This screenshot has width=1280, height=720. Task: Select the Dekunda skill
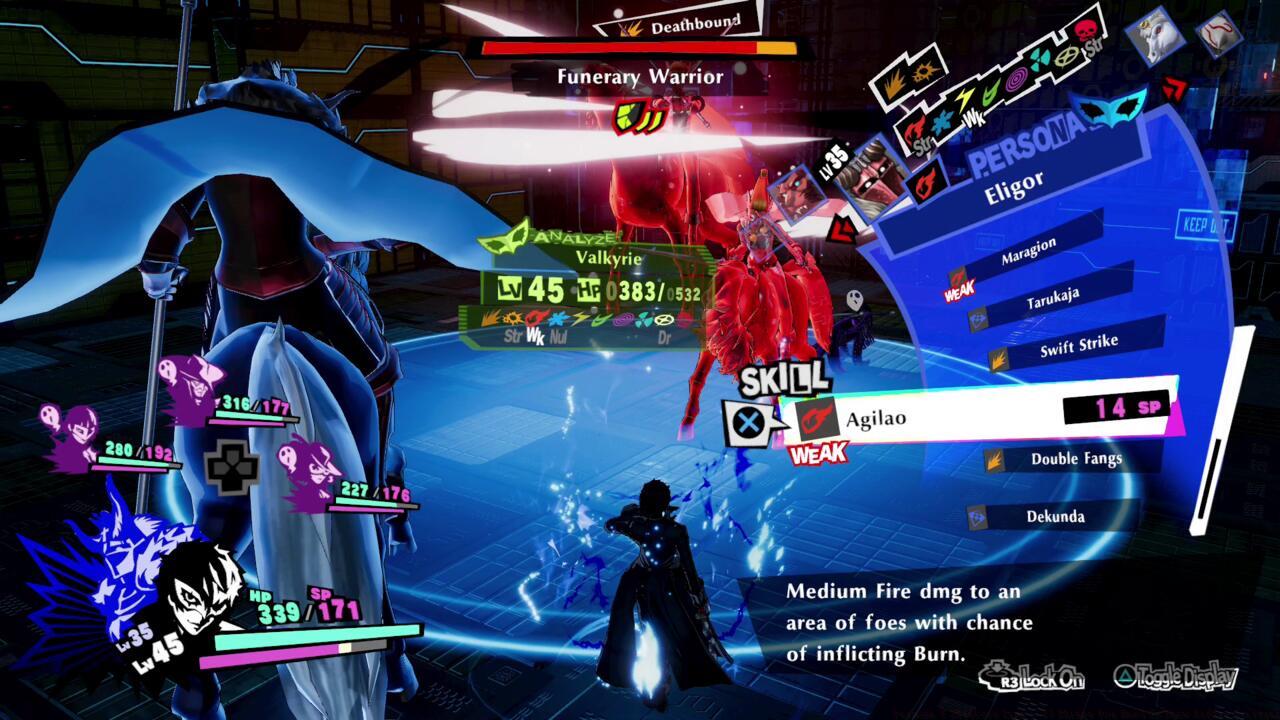pos(1055,516)
